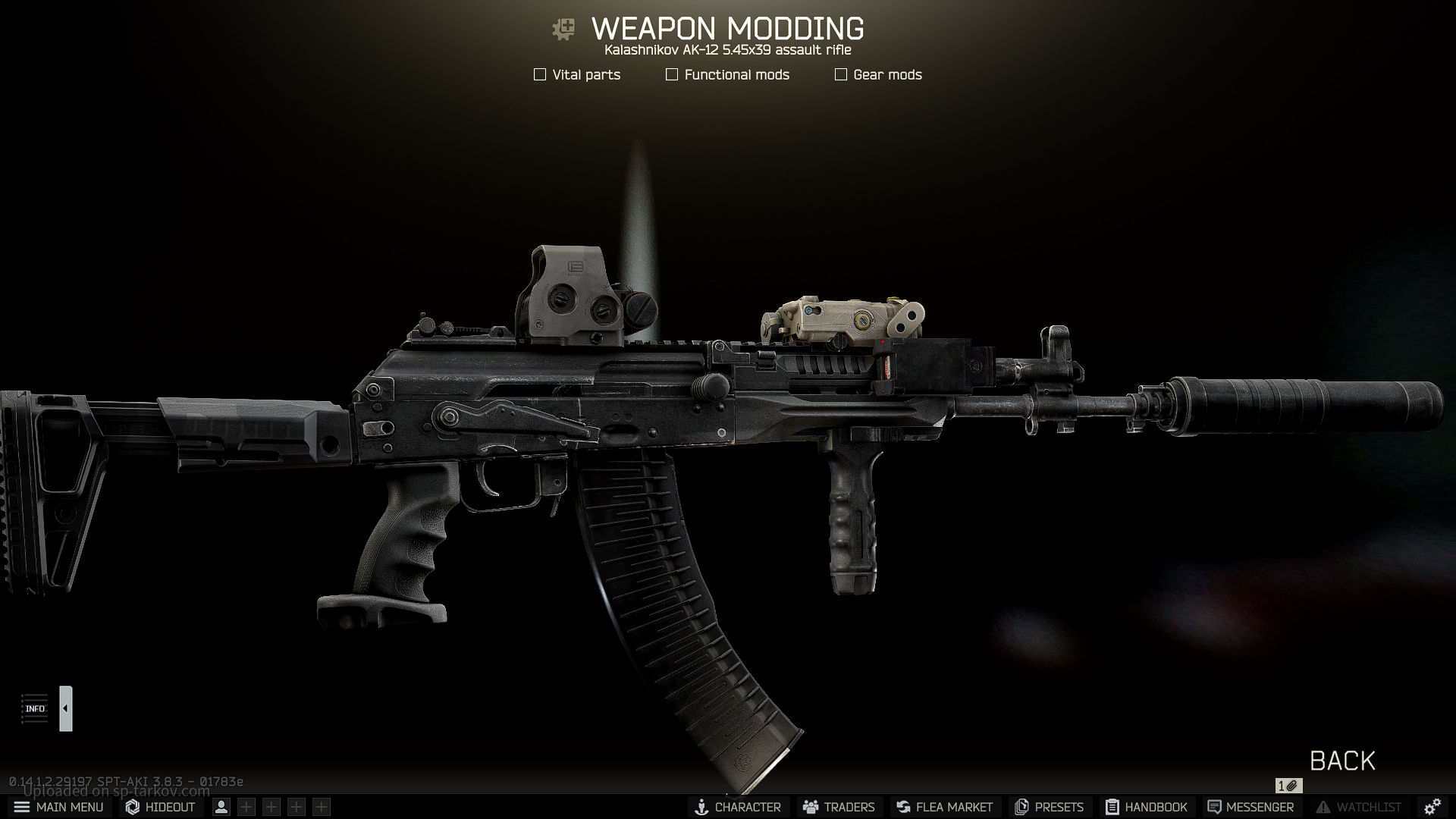
Task: Visit the Traders screen
Action: click(839, 807)
